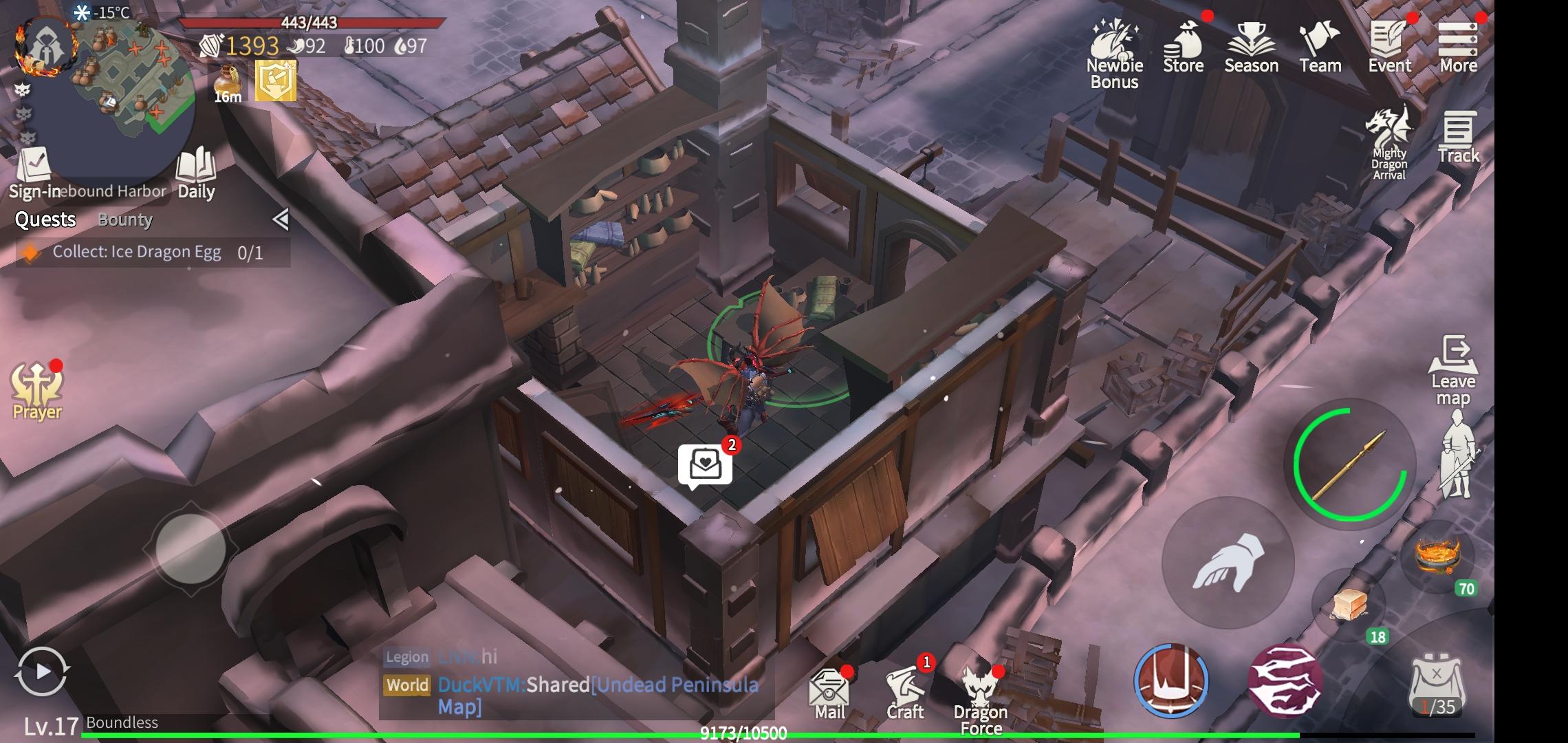Tap the Leave map button
The width and height of the screenshot is (1568, 743).
coord(1452,371)
